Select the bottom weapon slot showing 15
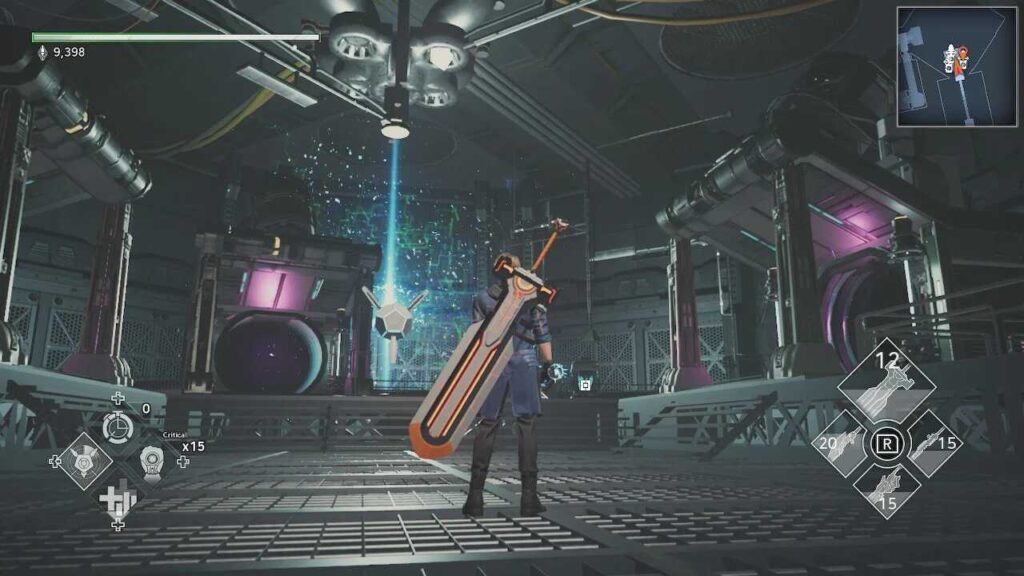The height and width of the screenshot is (576, 1024). [x=886, y=491]
